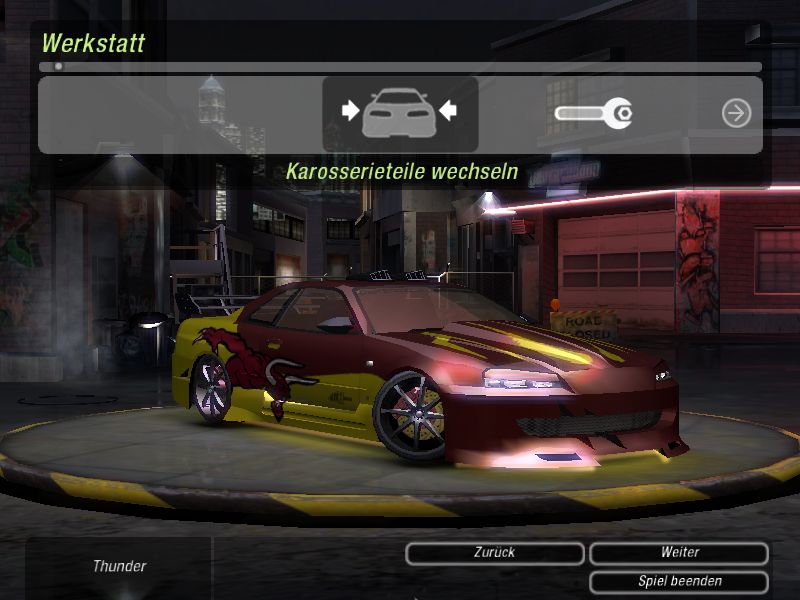Continue with the Weiter button
The image size is (800, 600).
coord(679,553)
